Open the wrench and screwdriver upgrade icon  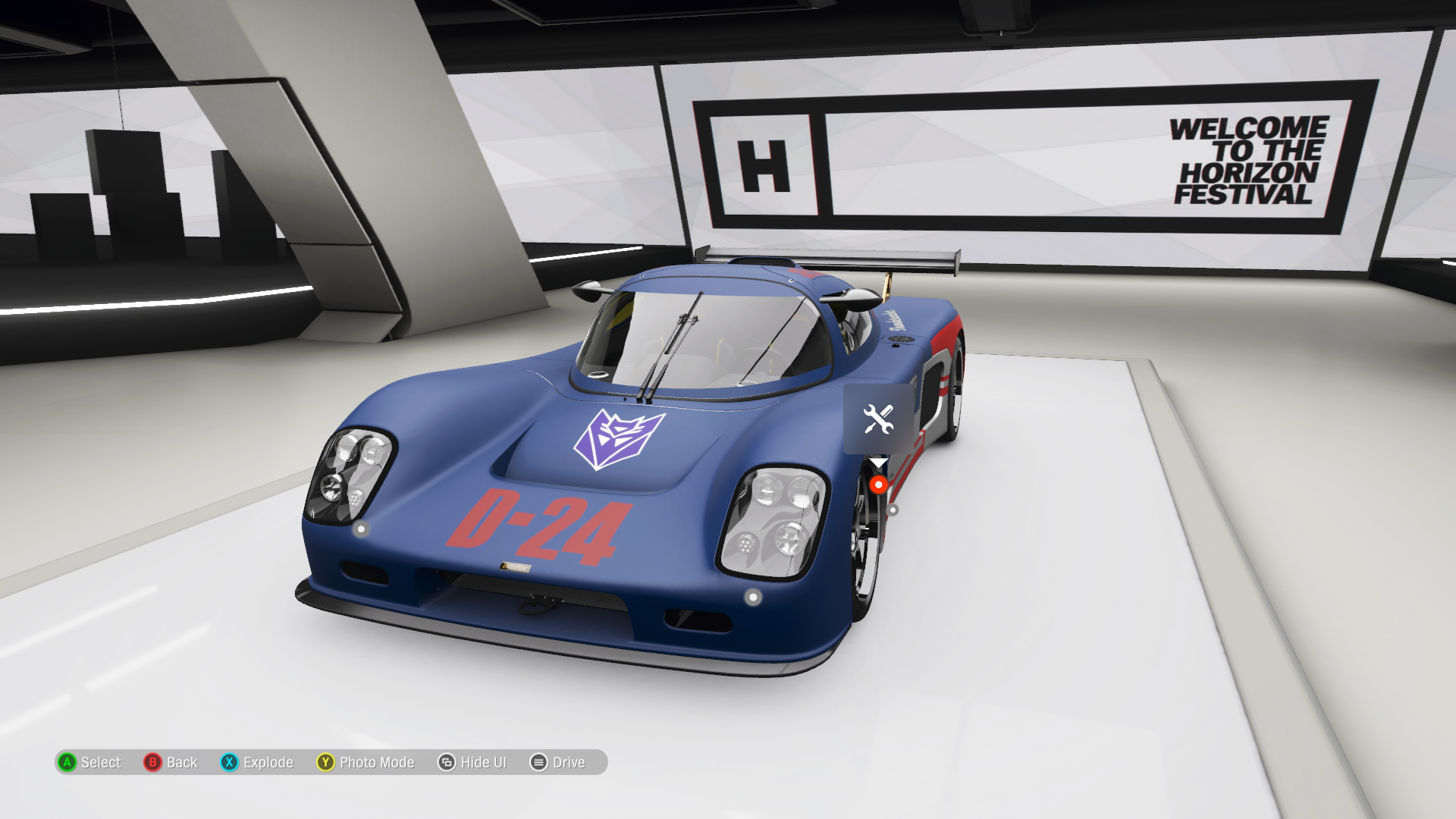[878, 419]
